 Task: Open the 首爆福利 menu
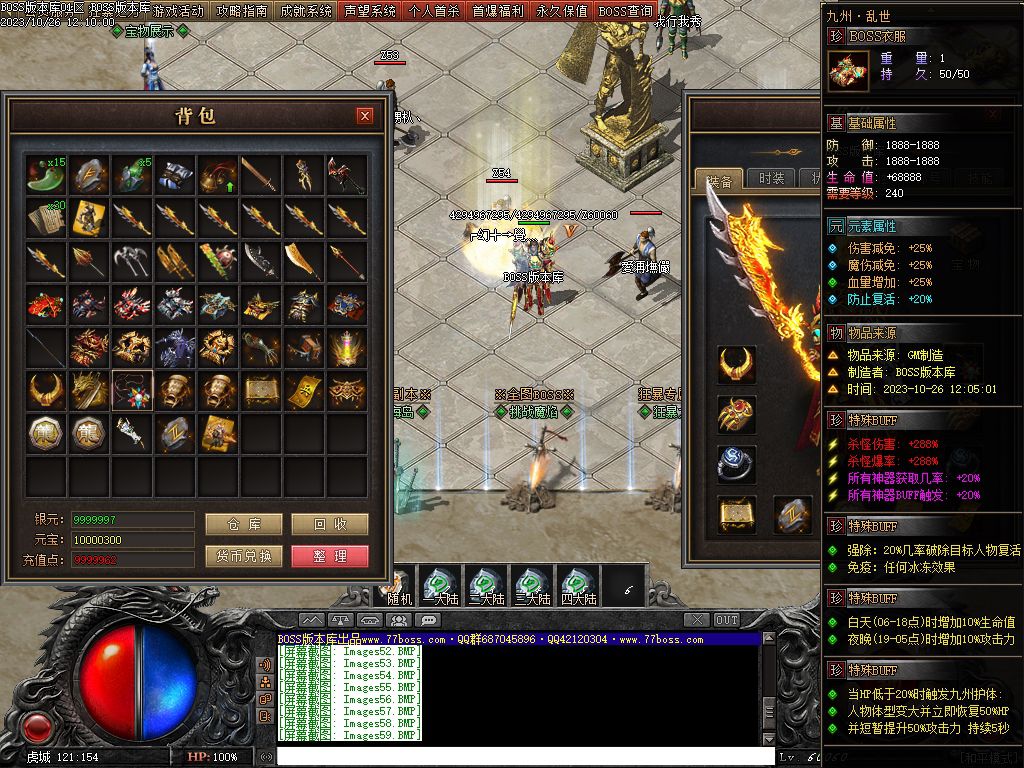(x=497, y=11)
